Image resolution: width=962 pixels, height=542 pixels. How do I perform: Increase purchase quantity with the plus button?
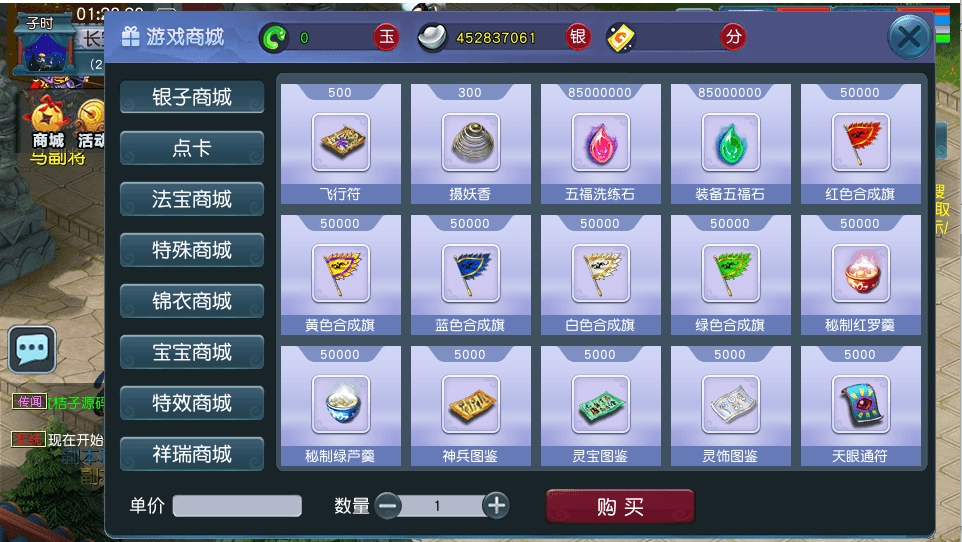click(x=496, y=506)
